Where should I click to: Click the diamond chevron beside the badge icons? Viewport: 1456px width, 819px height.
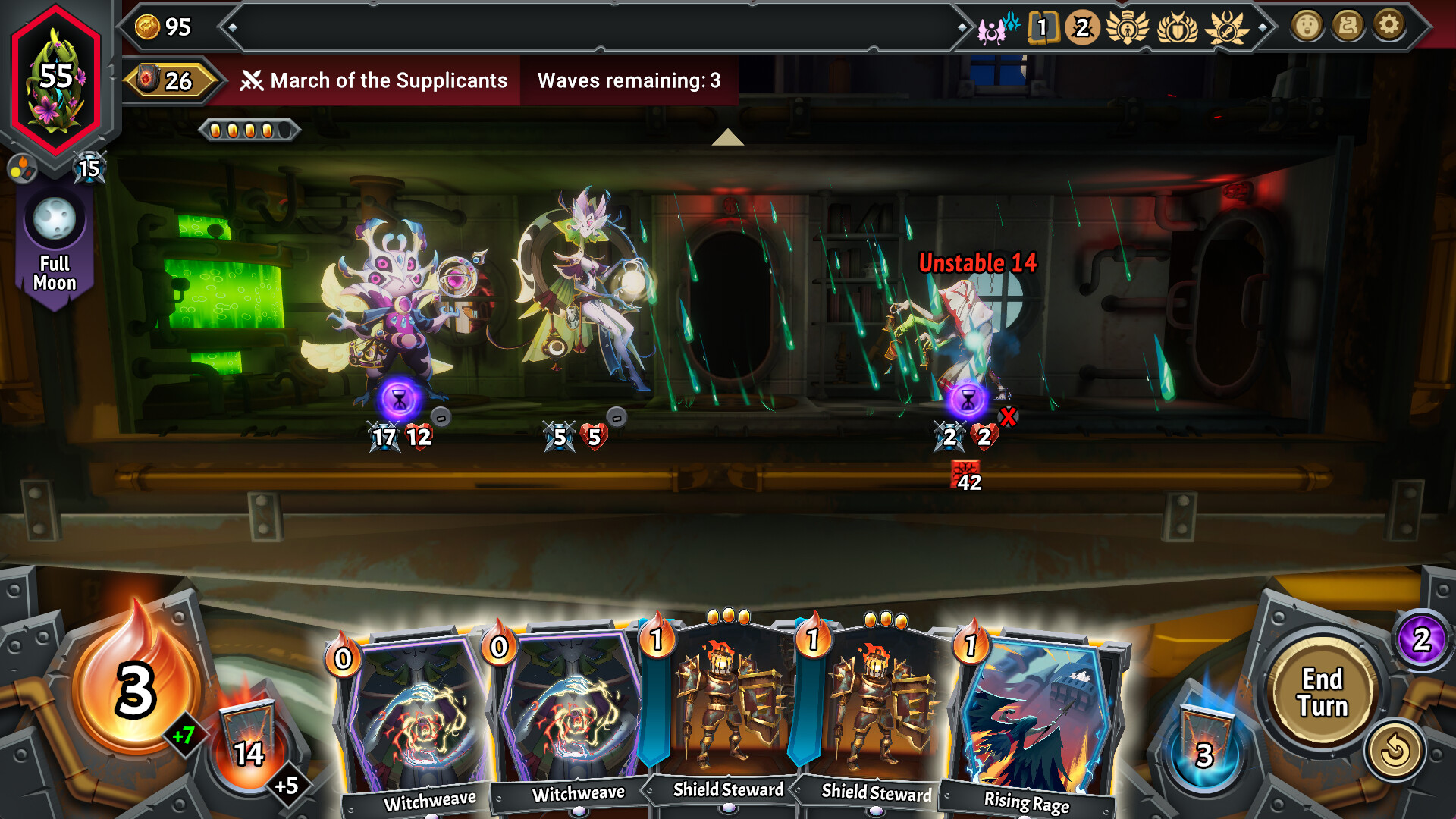(x=1263, y=29)
